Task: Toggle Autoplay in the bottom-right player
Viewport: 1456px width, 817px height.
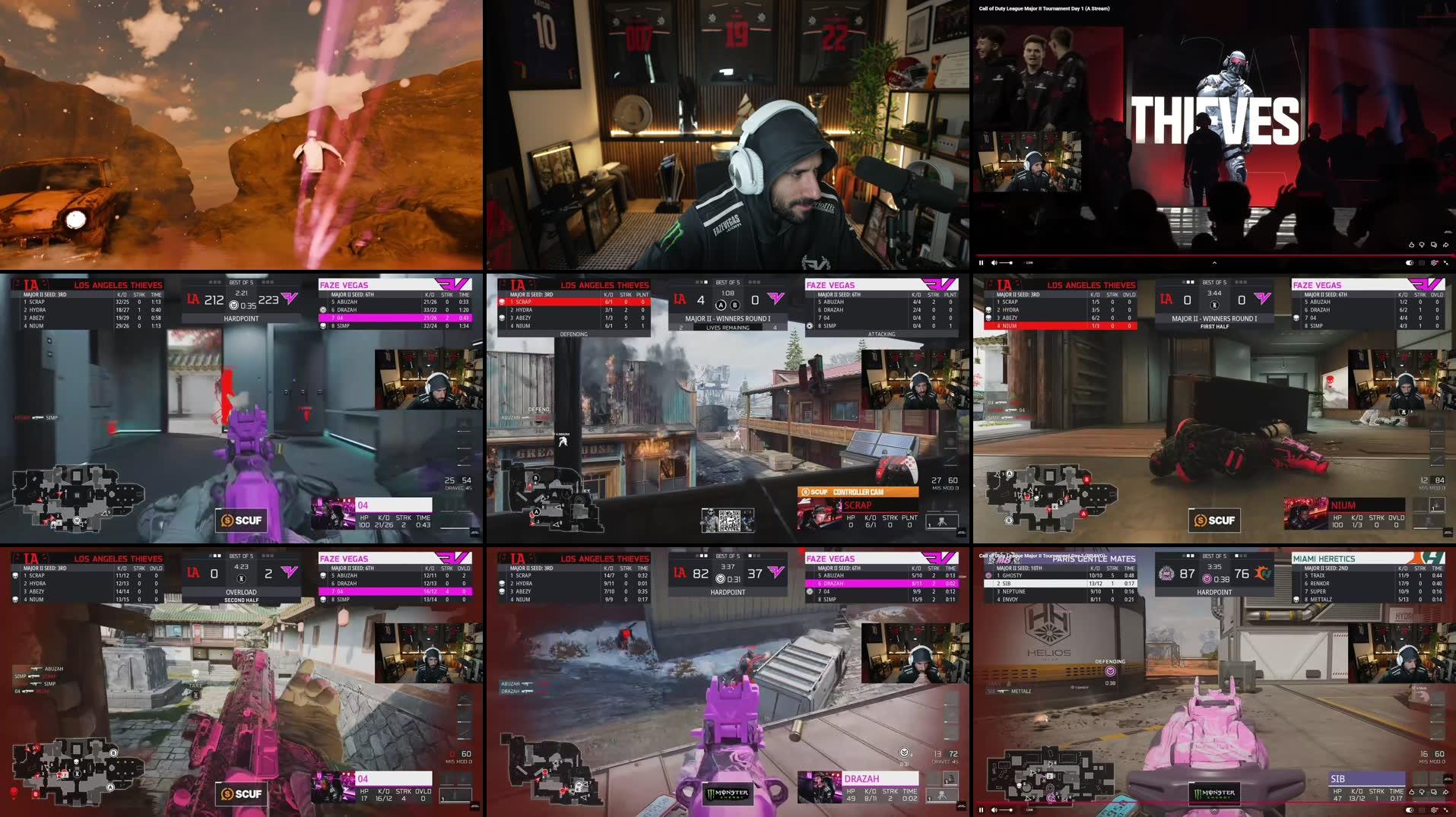Action: coord(1411,810)
